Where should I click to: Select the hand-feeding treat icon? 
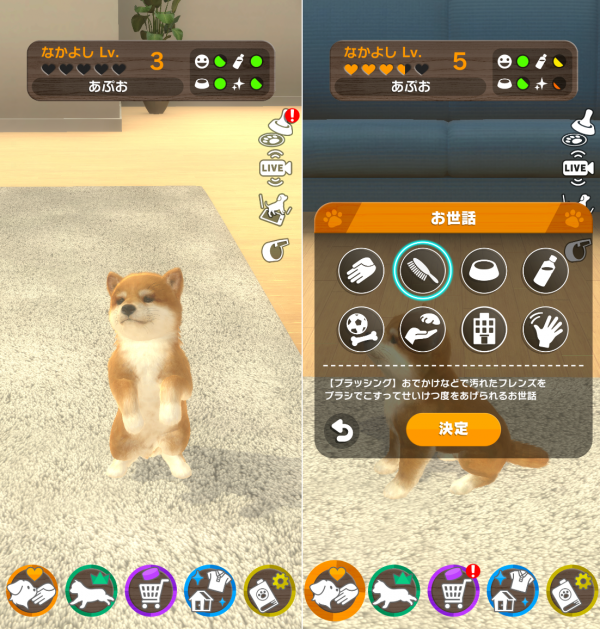[x=423, y=329]
